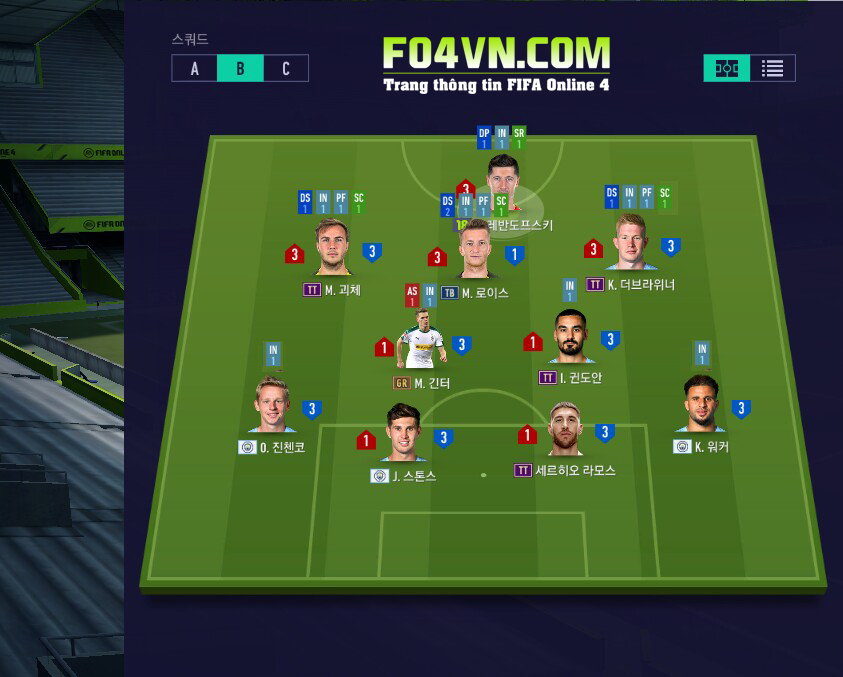Open squad tab C
The height and width of the screenshot is (677, 843).
pyautogui.click(x=286, y=69)
